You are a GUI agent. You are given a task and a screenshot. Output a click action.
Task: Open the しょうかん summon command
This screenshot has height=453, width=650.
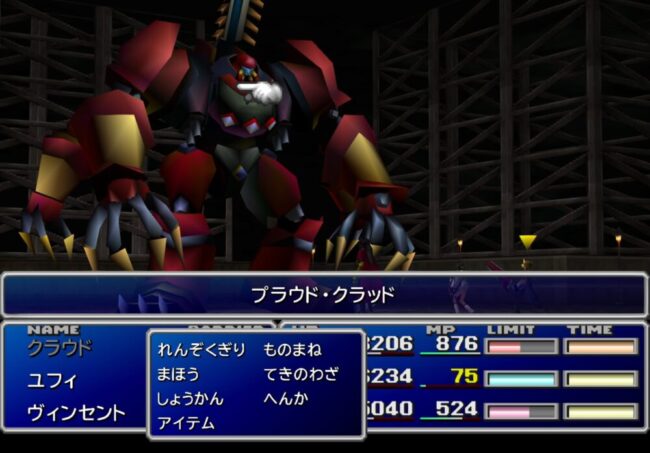(x=189, y=398)
